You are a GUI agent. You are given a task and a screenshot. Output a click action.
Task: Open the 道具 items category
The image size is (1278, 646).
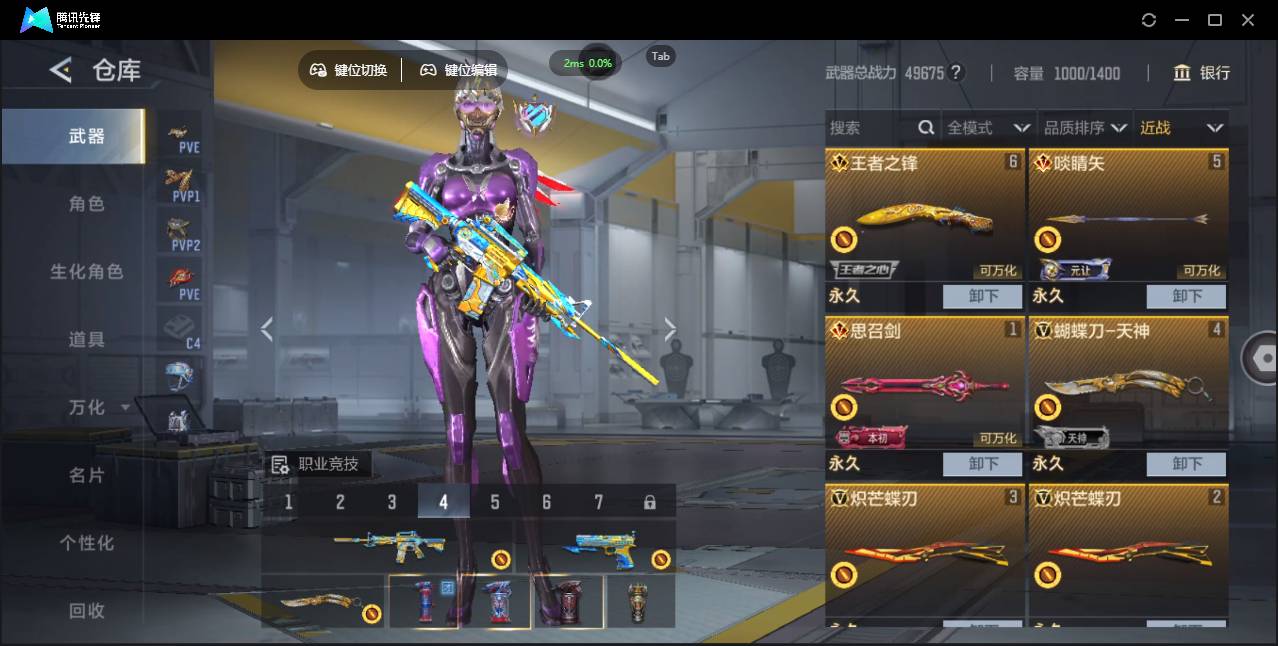pyautogui.click(x=86, y=340)
